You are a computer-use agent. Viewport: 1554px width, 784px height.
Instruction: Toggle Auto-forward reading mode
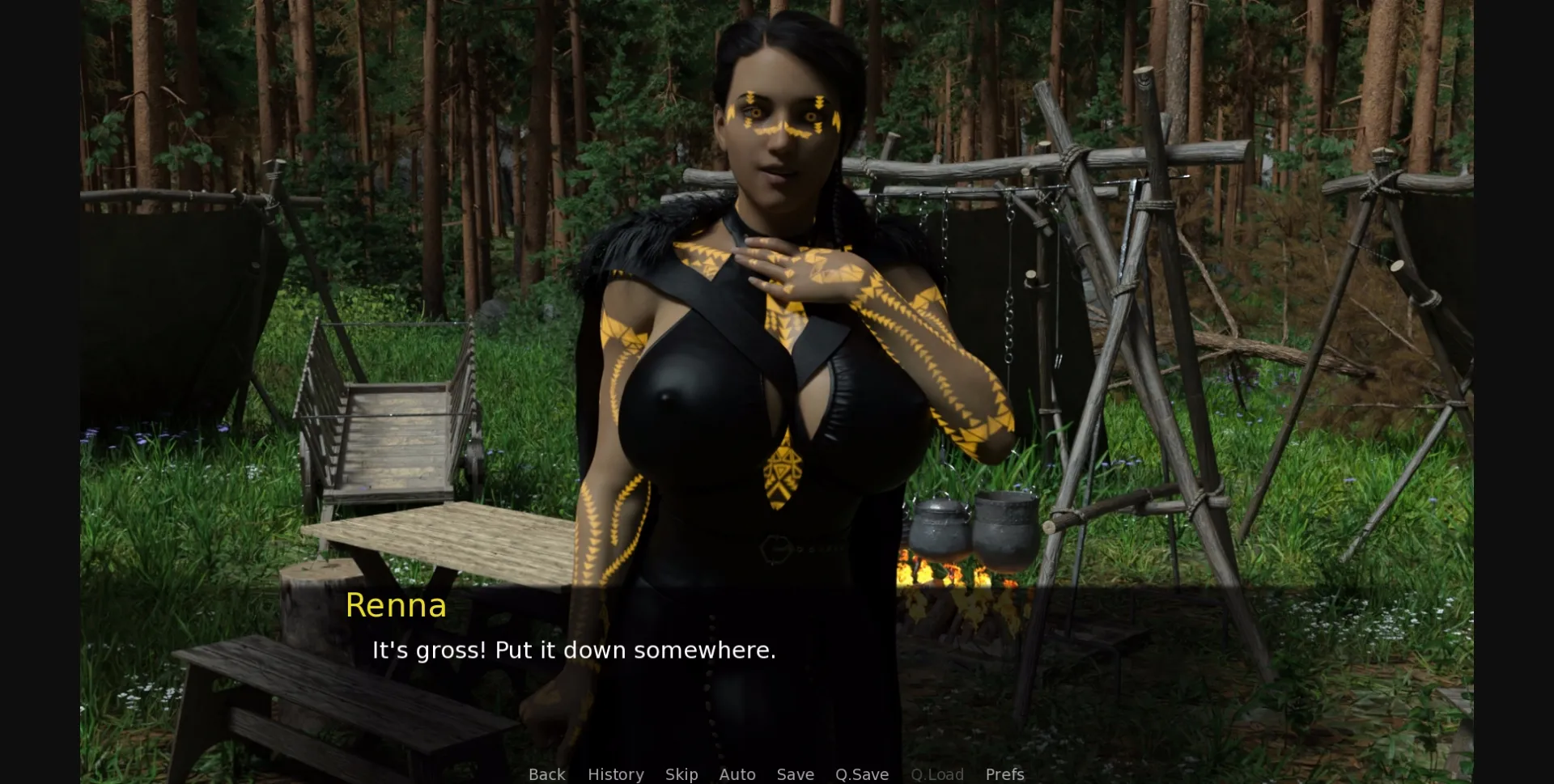tap(737, 774)
